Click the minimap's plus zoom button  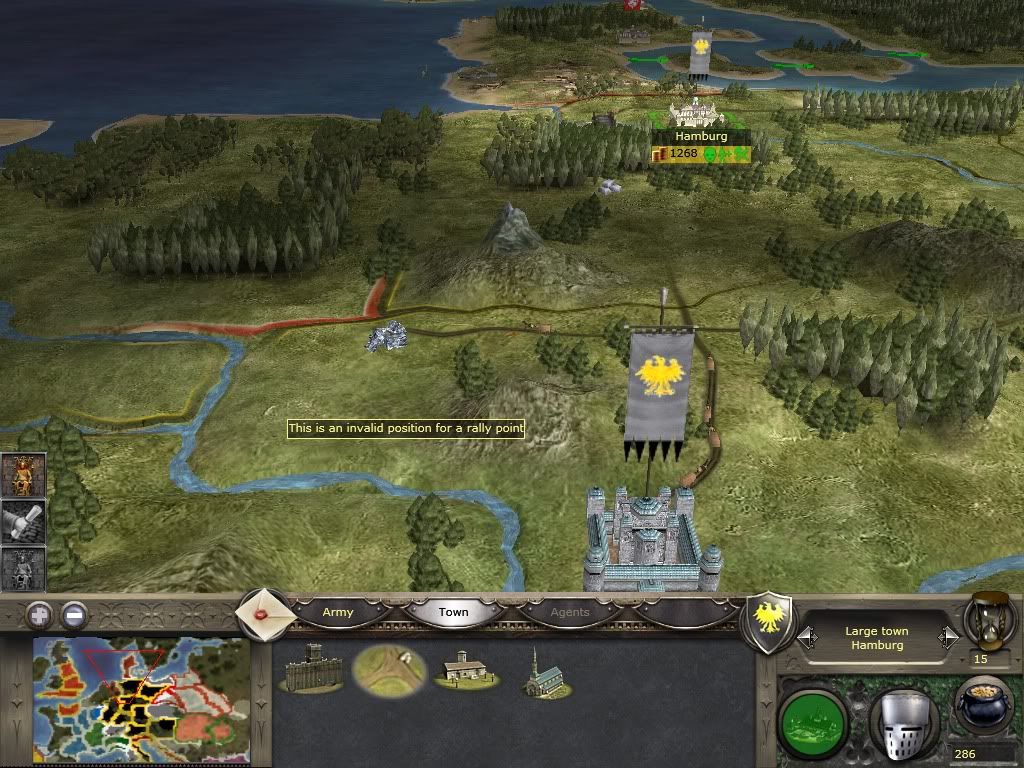(x=38, y=614)
